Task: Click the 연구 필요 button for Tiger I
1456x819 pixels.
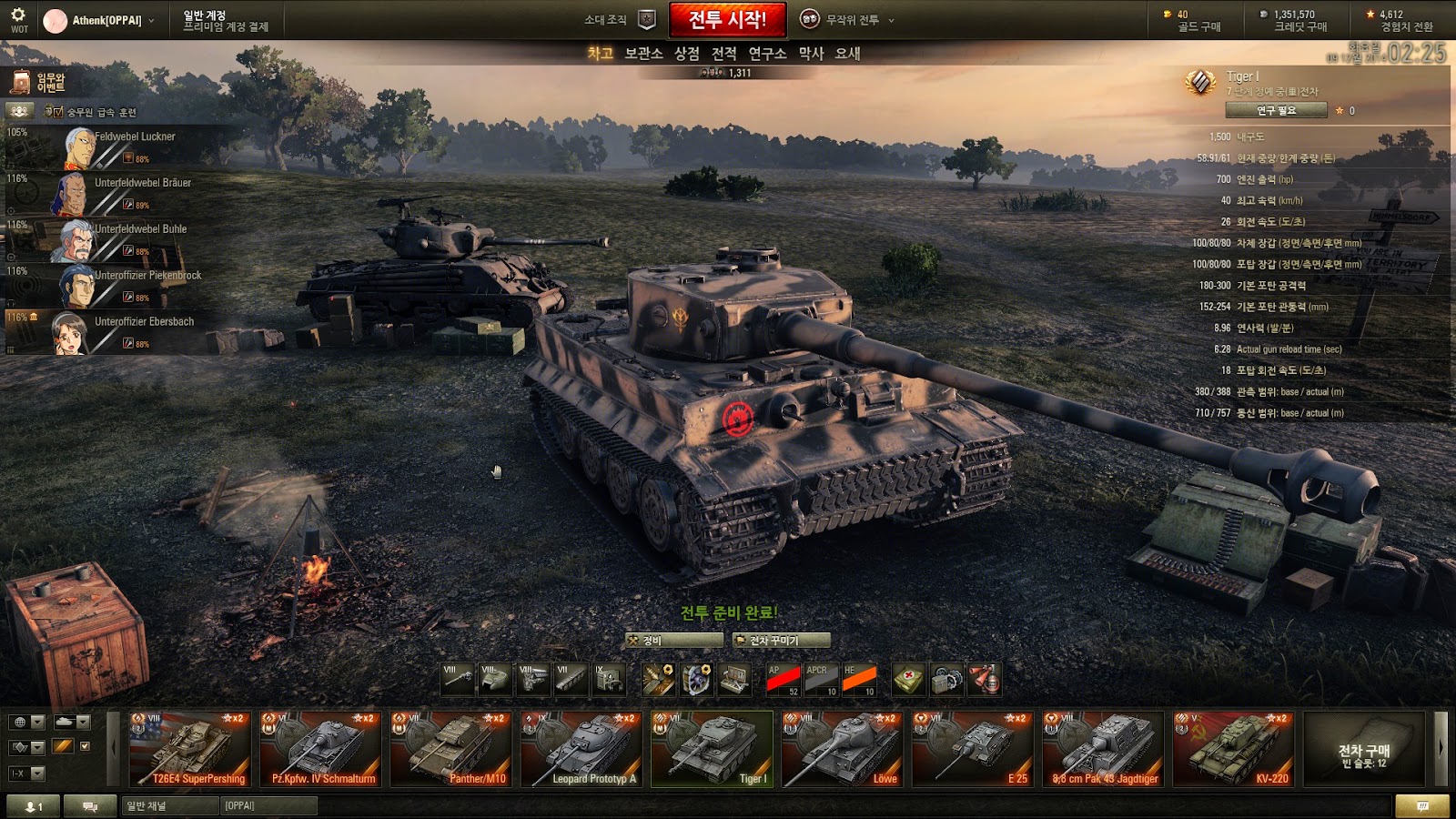Action: (x=1276, y=110)
